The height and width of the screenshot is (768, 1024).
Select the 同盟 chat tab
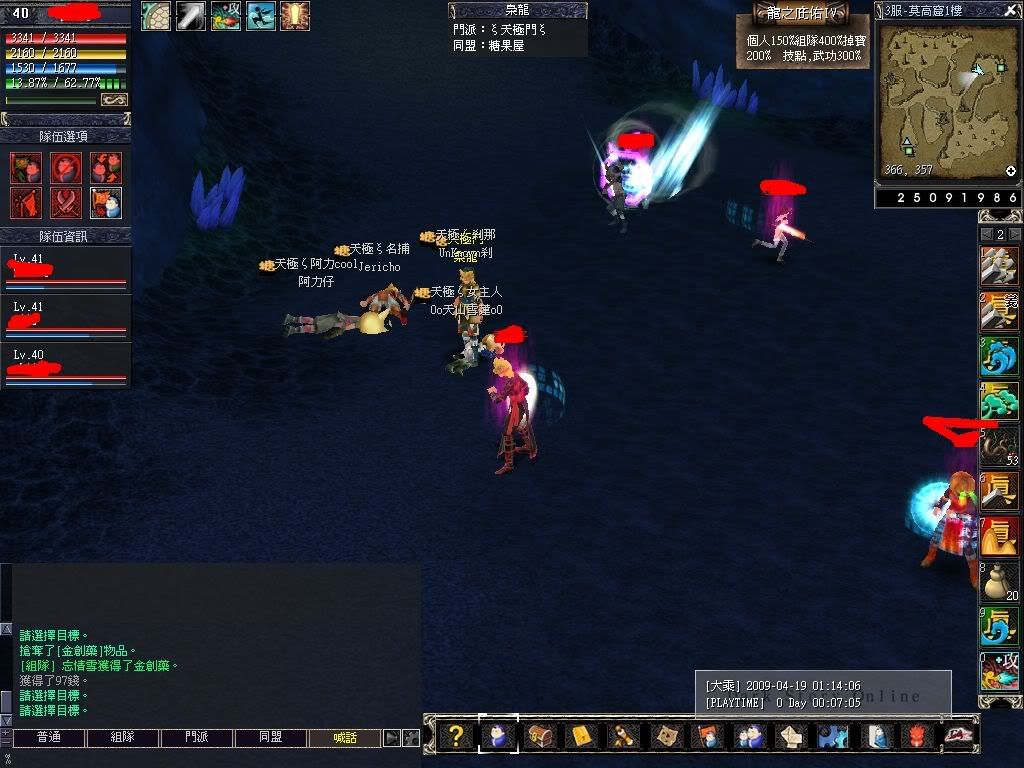click(271, 738)
